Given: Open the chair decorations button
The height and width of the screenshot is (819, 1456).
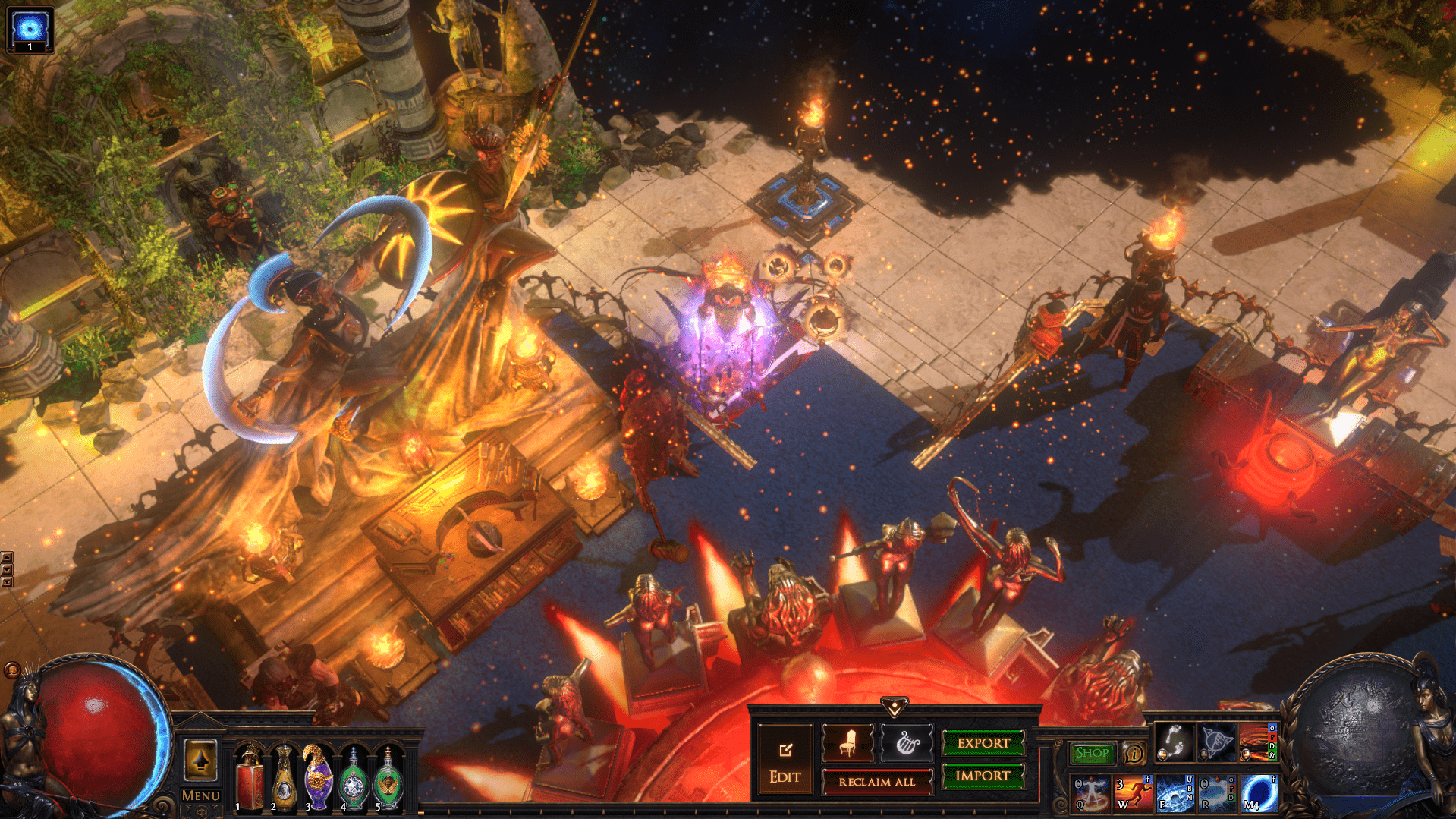Looking at the screenshot, I should [847, 743].
